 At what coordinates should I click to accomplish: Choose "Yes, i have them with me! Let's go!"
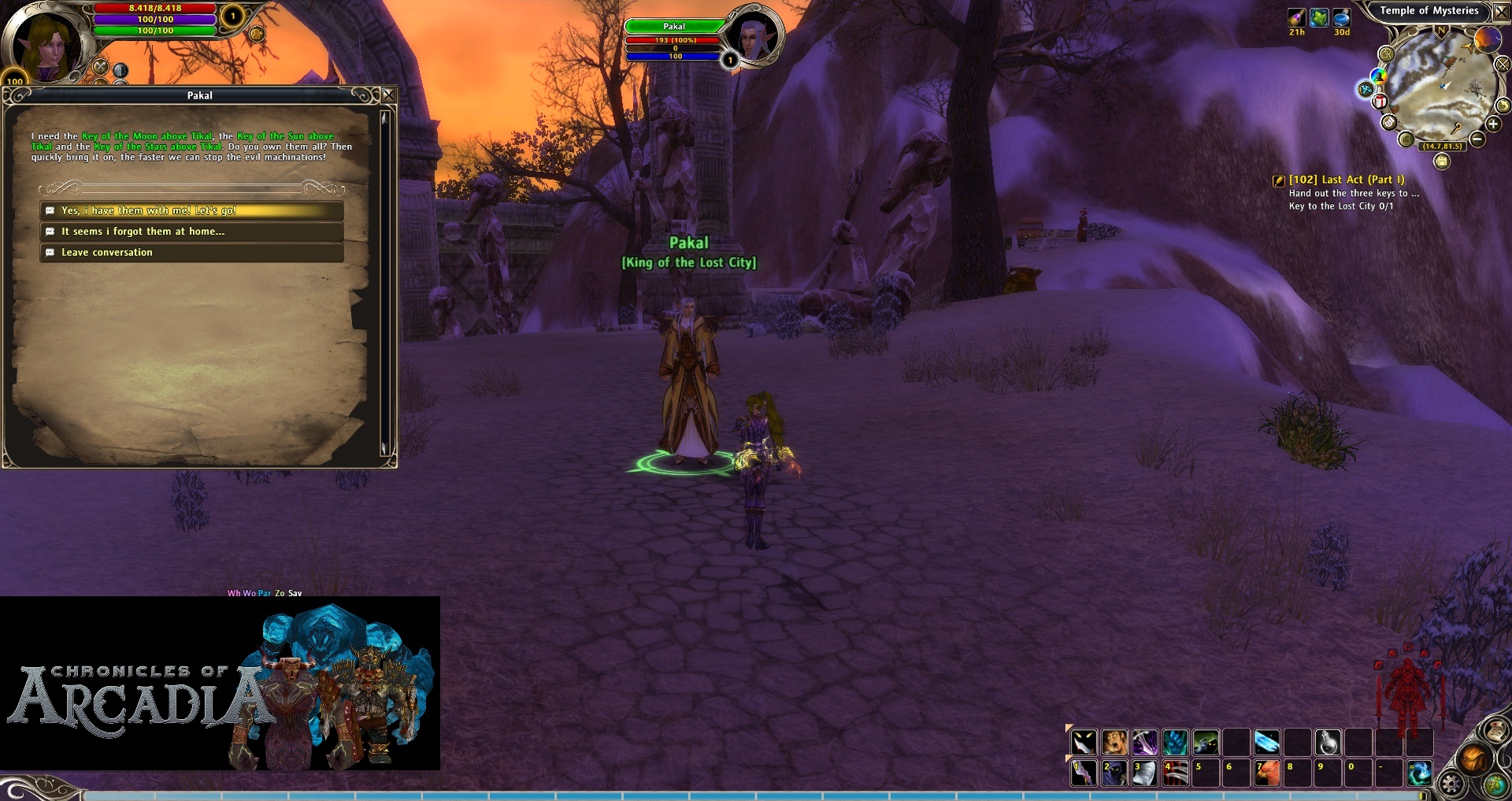(x=191, y=211)
